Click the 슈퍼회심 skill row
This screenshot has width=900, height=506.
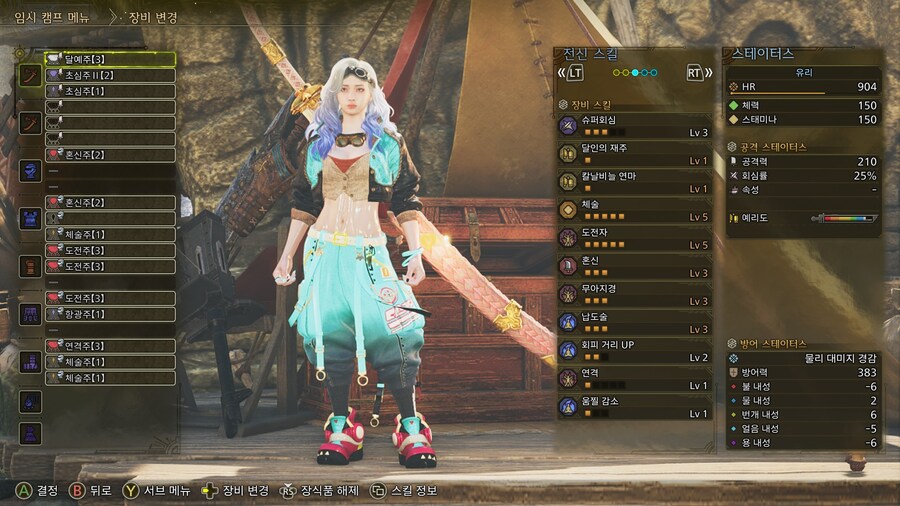633,125
